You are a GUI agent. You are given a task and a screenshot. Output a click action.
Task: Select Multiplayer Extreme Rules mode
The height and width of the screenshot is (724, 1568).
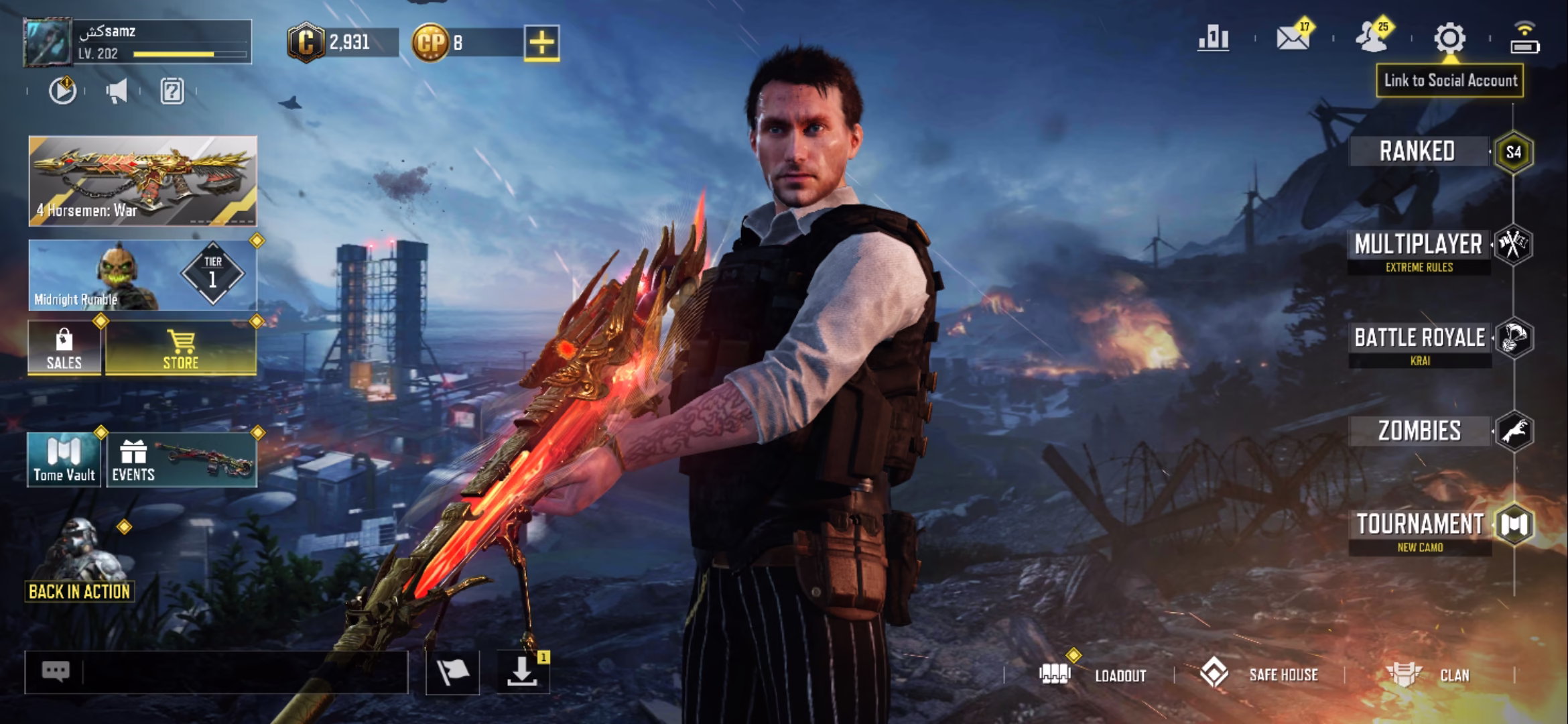[1419, 251]
